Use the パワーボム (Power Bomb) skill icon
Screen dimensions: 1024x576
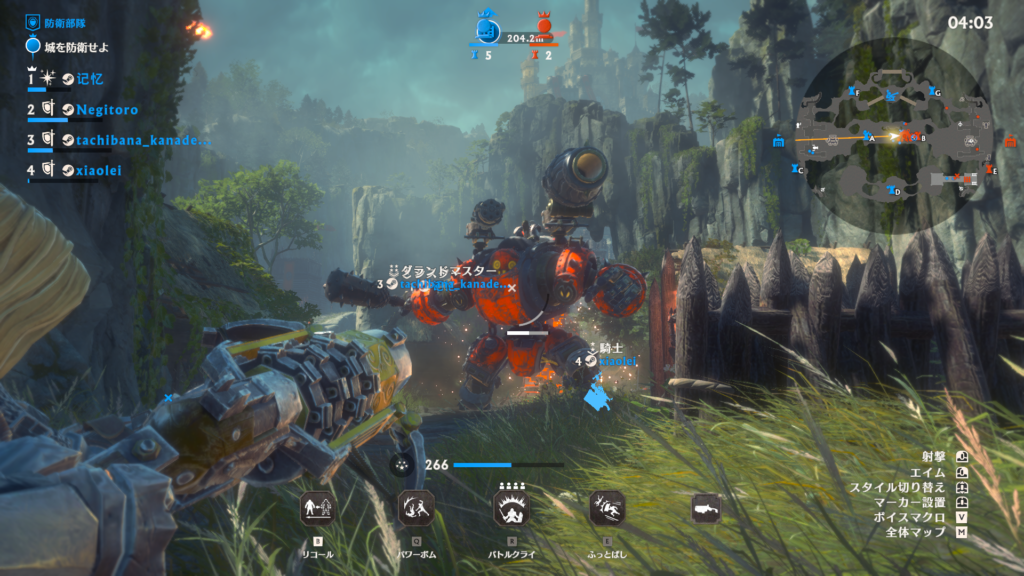(413, 508)
